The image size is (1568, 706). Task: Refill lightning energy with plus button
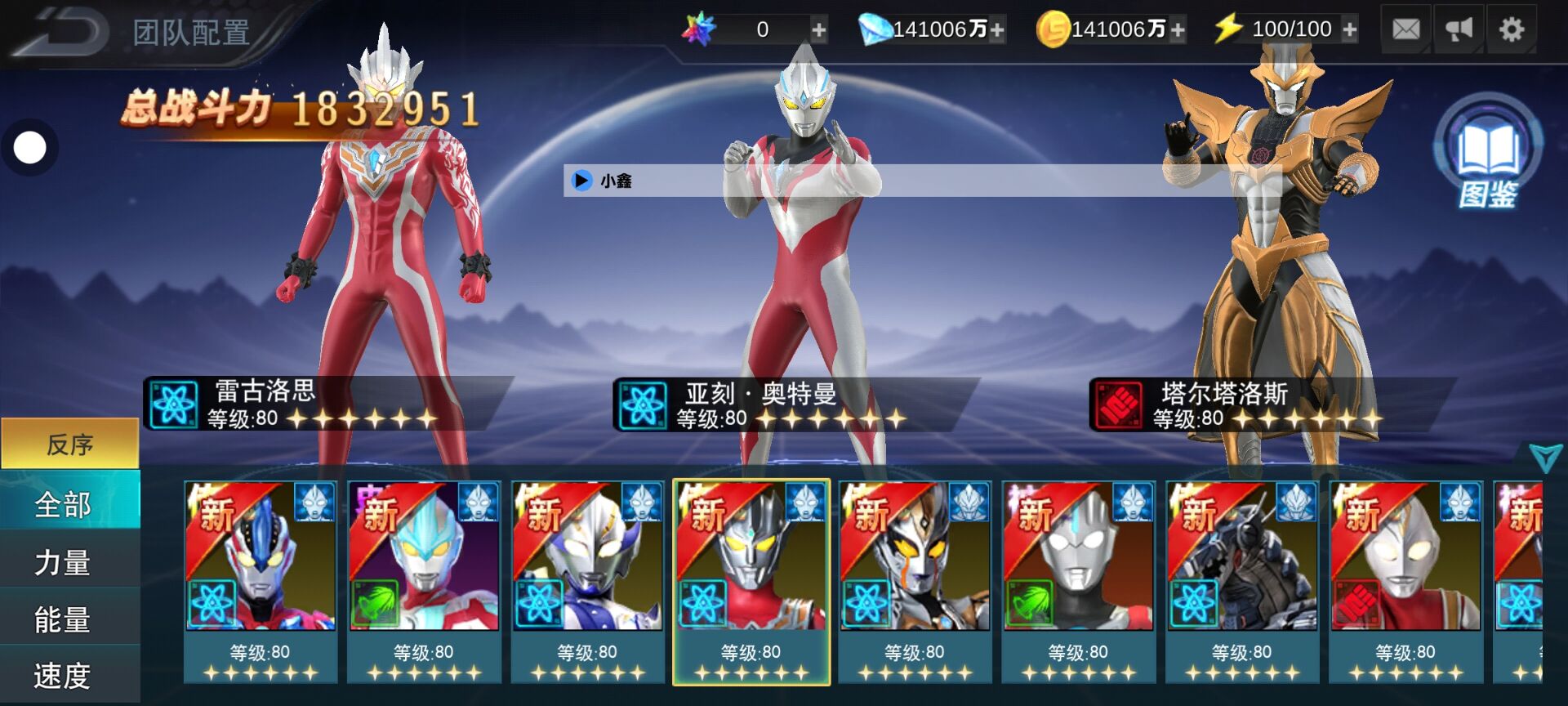coord(1350,30)
